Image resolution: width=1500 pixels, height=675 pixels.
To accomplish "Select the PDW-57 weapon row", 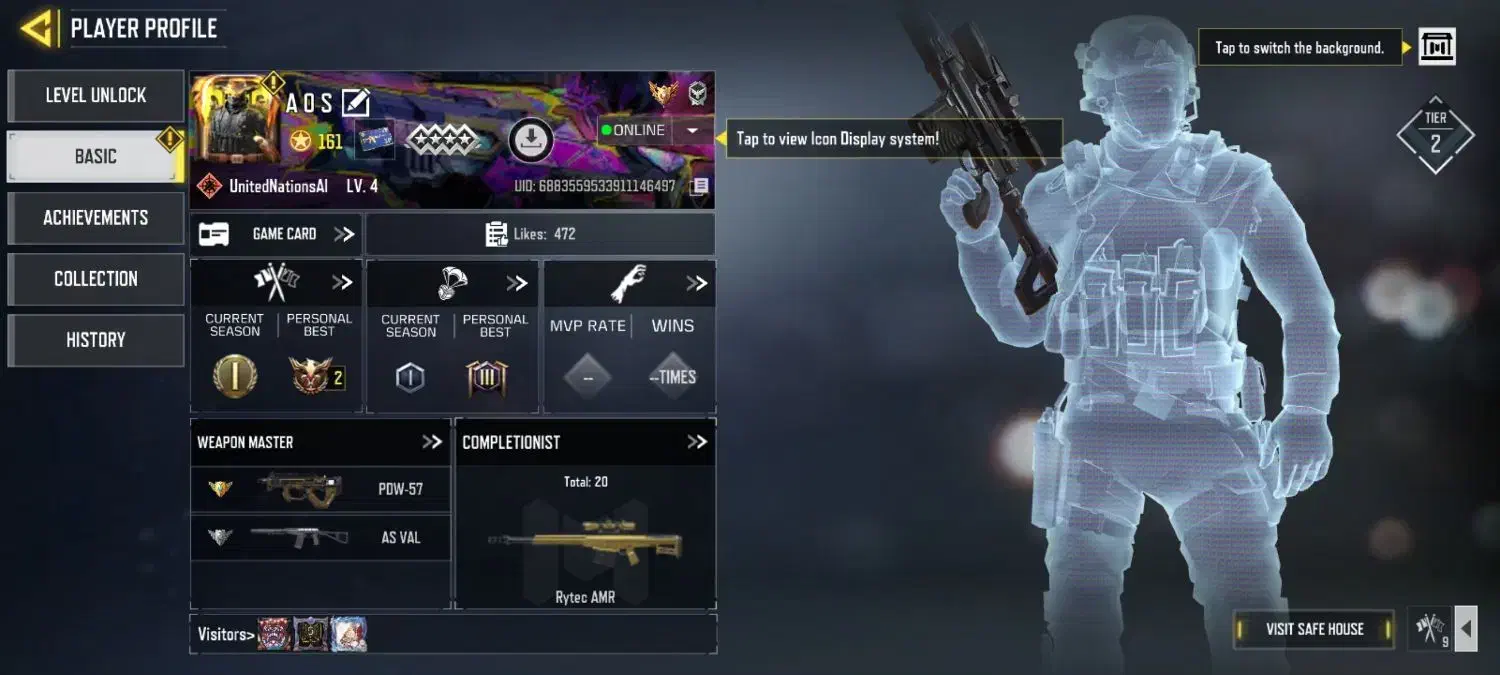I will coord(320,489).
